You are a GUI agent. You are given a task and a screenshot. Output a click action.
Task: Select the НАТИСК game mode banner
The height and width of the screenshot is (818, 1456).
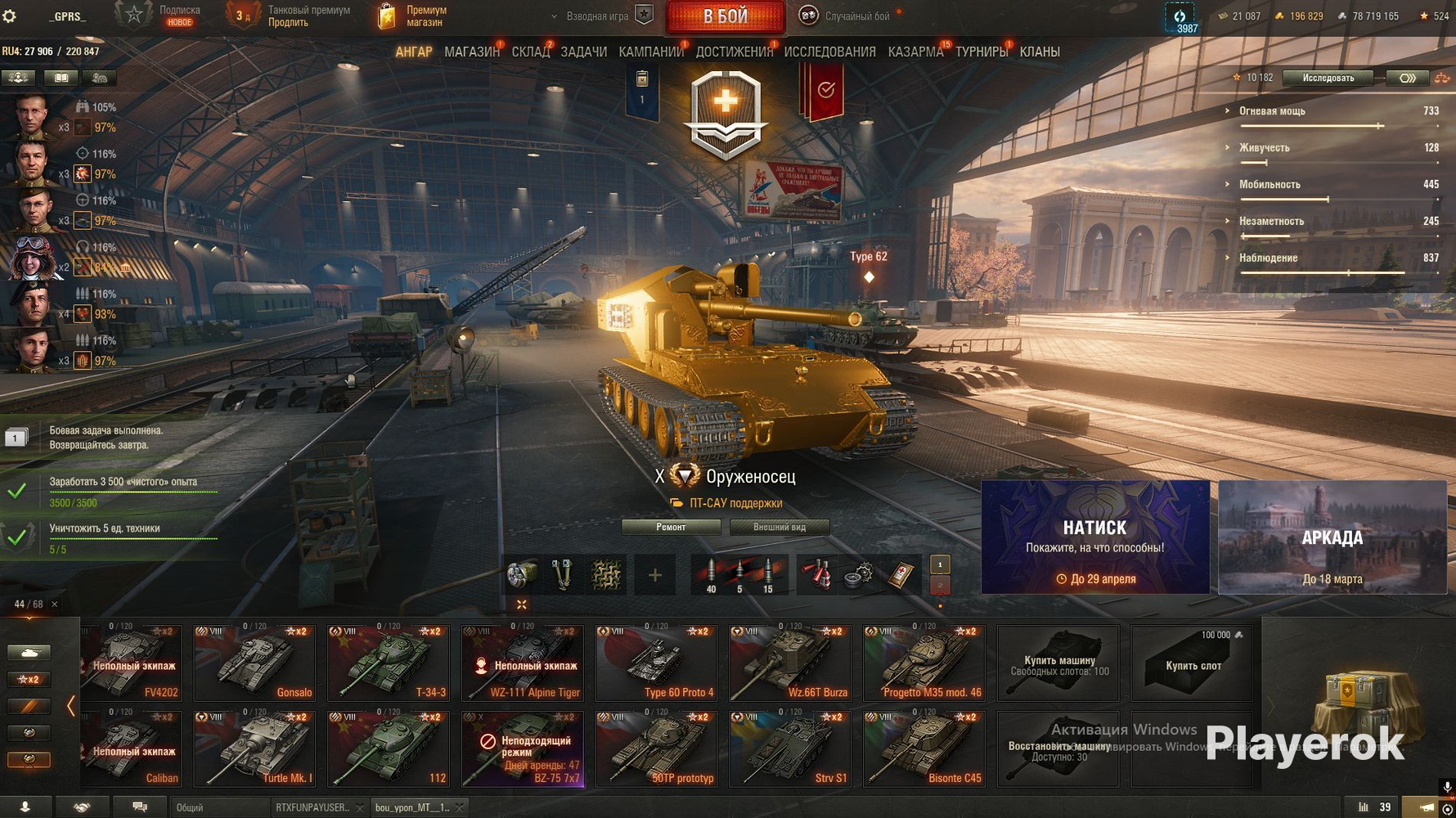click(1094, 537)
